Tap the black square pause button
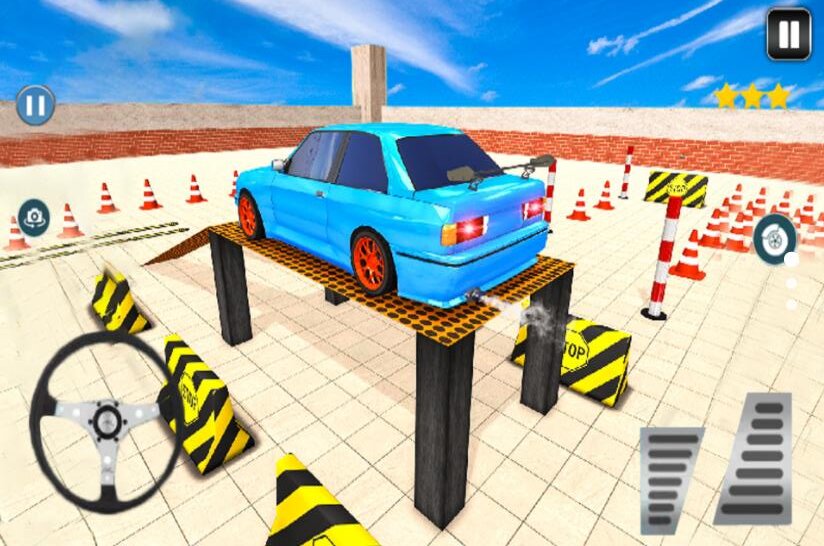Viewport: 824px width, 546px height. click(x=788, y=34)
